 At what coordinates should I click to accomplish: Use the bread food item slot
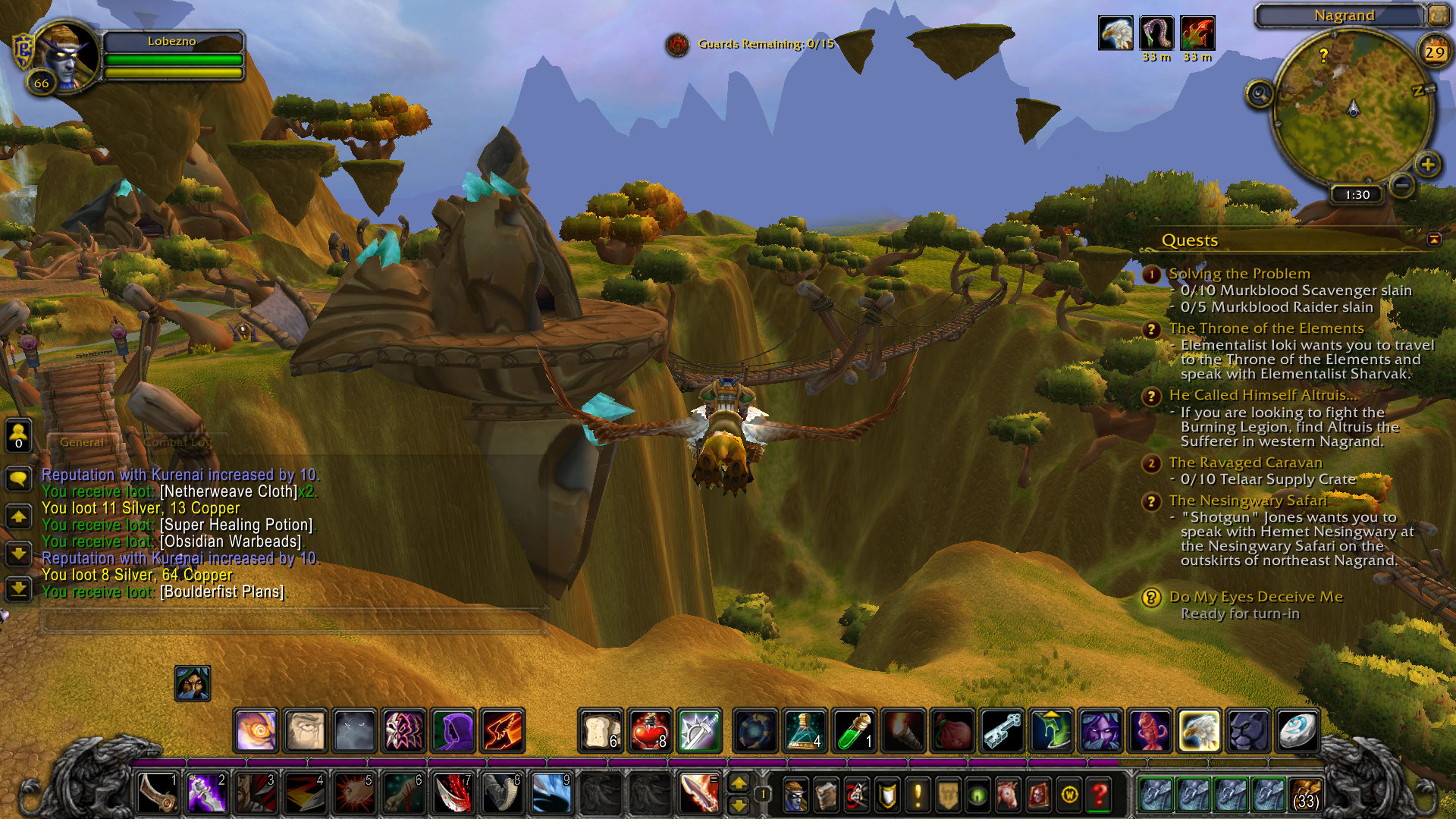(x=601, y=731)
